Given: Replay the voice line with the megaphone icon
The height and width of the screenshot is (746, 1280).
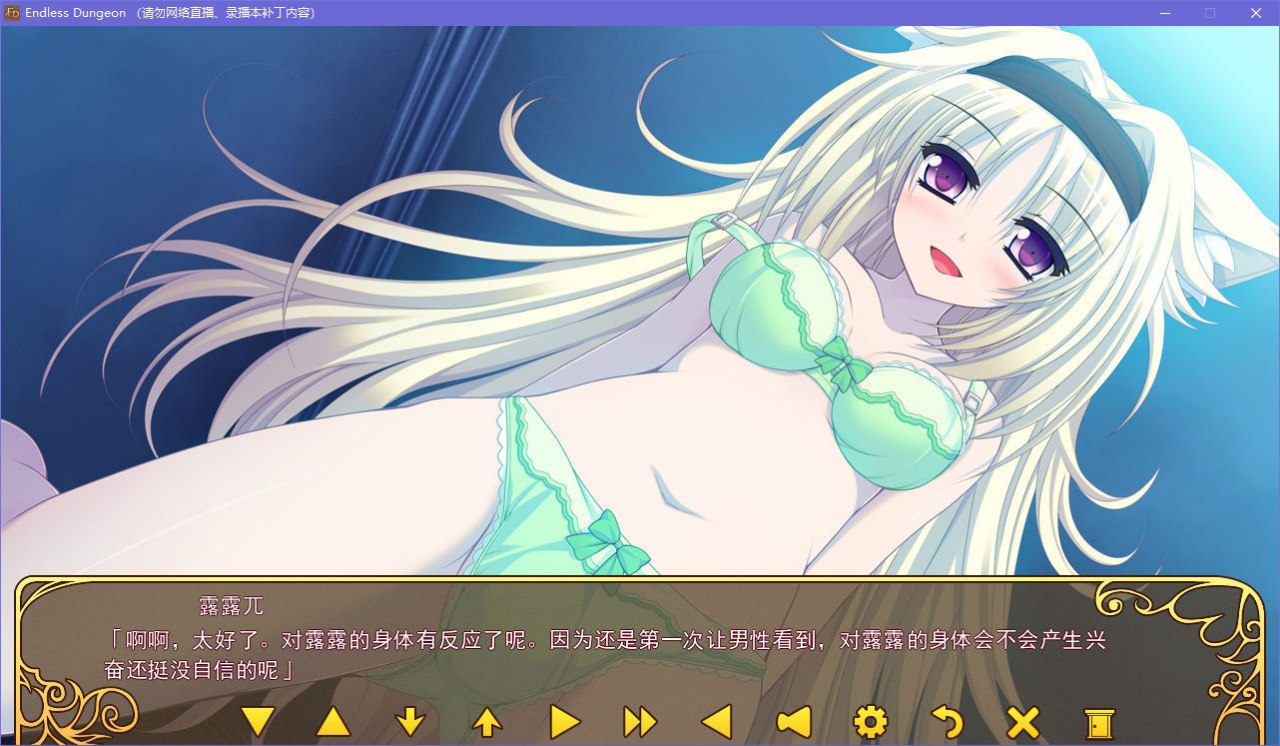Looking at the screenshot, I should pyautogui.click(x=794, y=722).
